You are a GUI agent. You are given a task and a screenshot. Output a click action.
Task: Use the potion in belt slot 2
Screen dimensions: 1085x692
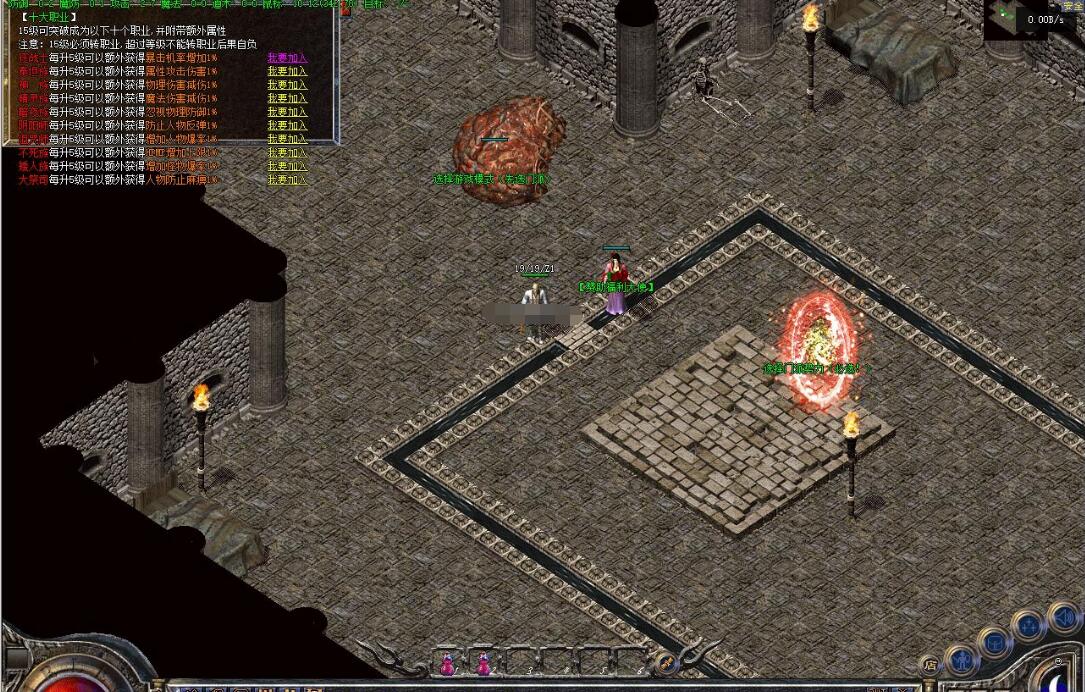click(484, 663)
